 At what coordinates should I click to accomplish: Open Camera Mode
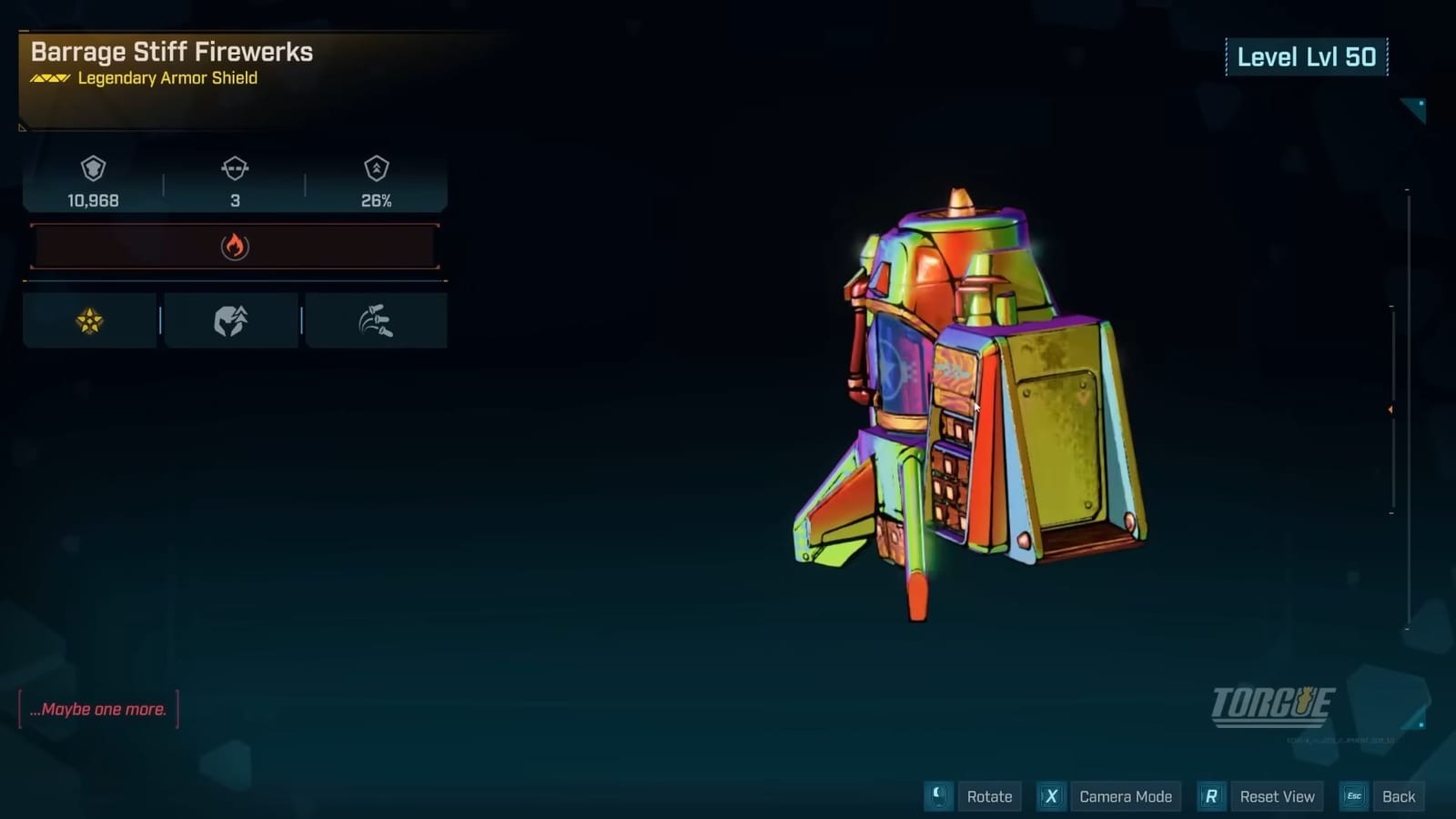[x=1126, y=796]
